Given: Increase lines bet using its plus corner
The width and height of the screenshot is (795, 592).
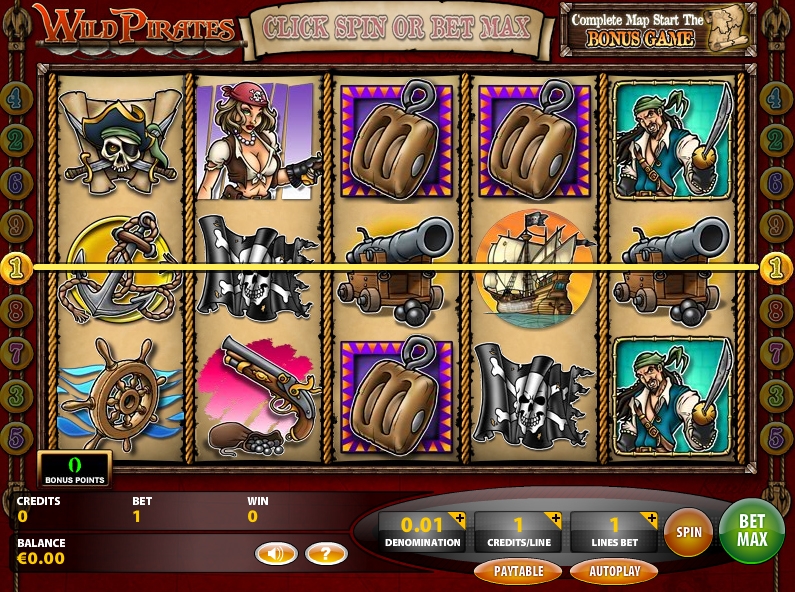Looking at the screenshot, I should [650, 519].
